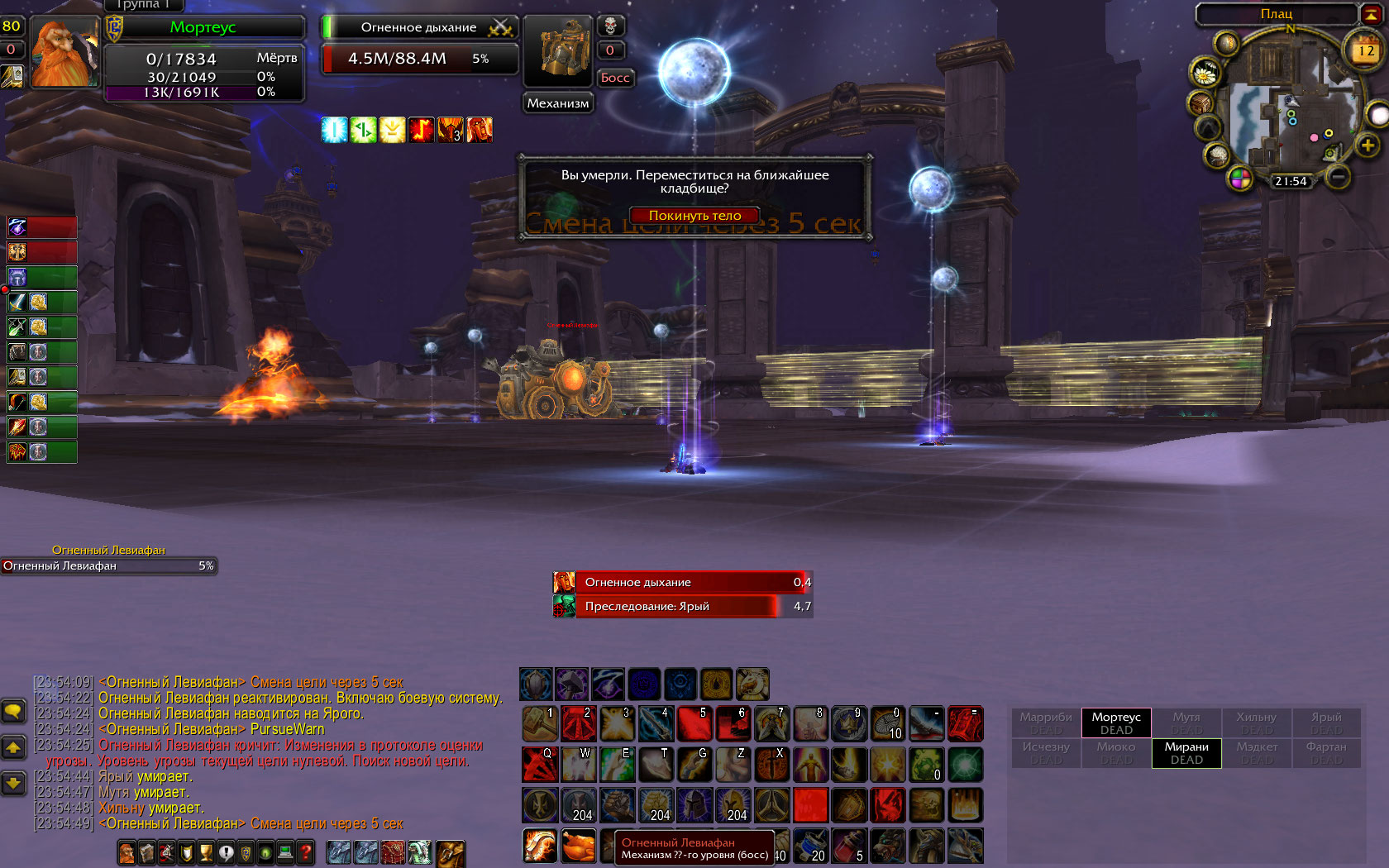The width and height of the screenshot is (1389, 868).
Task: Open the daisy flower tracking menu
Action: 1205,74
